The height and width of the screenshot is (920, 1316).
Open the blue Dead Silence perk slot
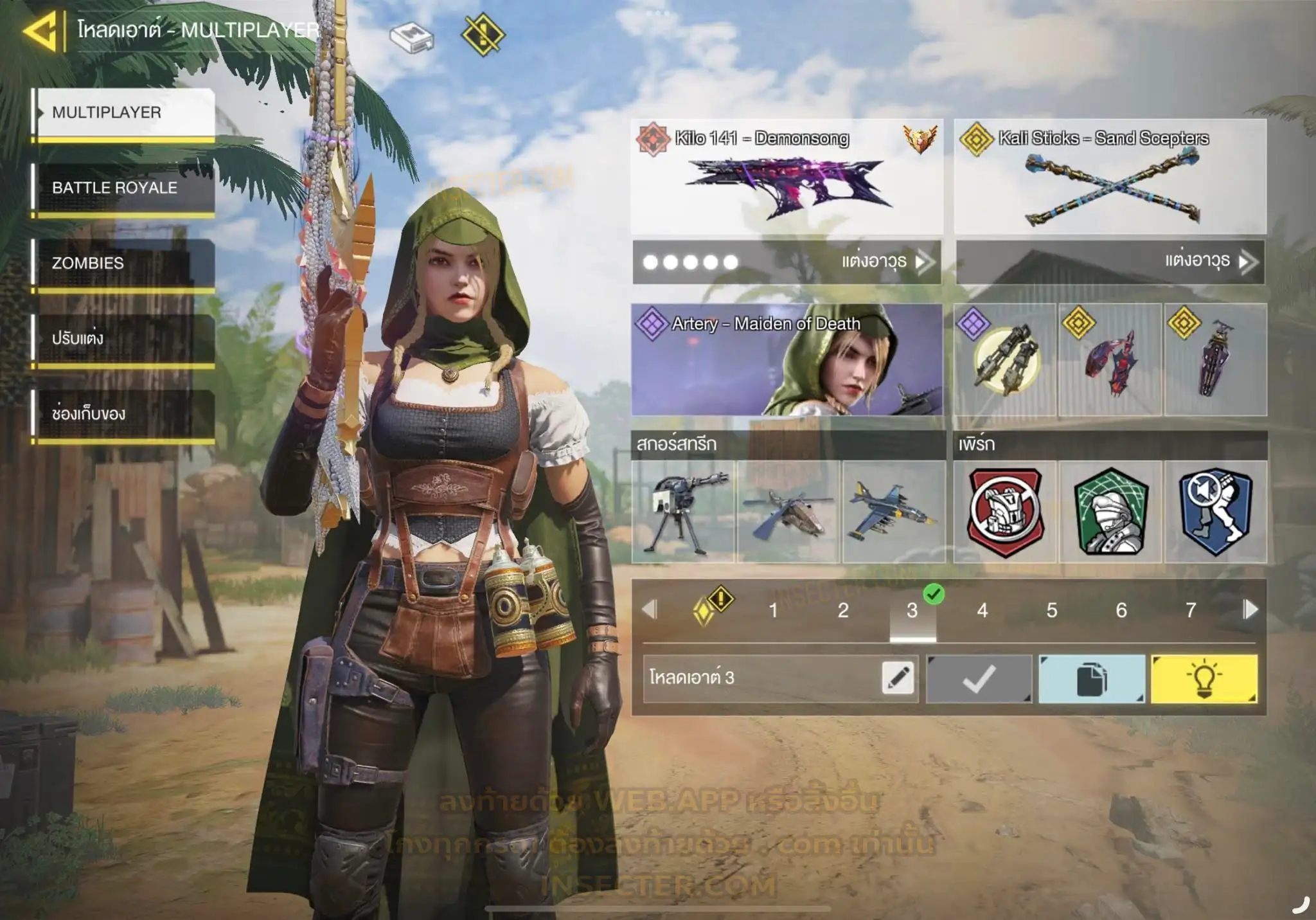pos(1215,512)
